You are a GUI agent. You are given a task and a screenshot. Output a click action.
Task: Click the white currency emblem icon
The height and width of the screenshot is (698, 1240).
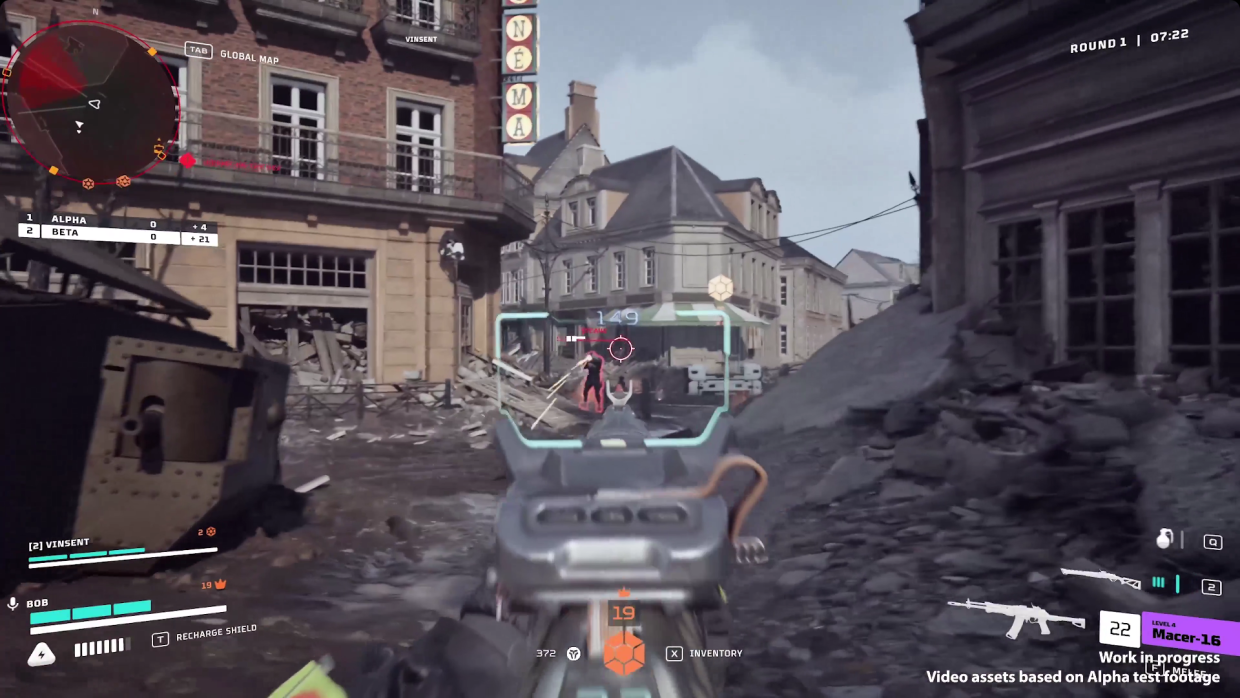pyautogui.click(x=574, y=654)
